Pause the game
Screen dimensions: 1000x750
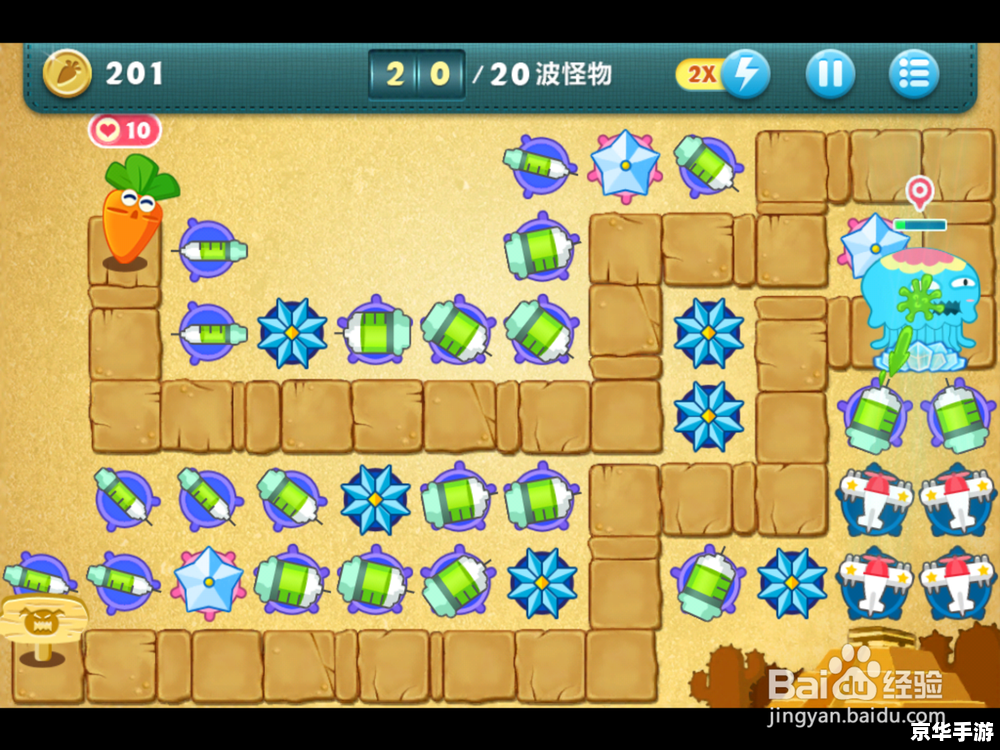point(830,73)
